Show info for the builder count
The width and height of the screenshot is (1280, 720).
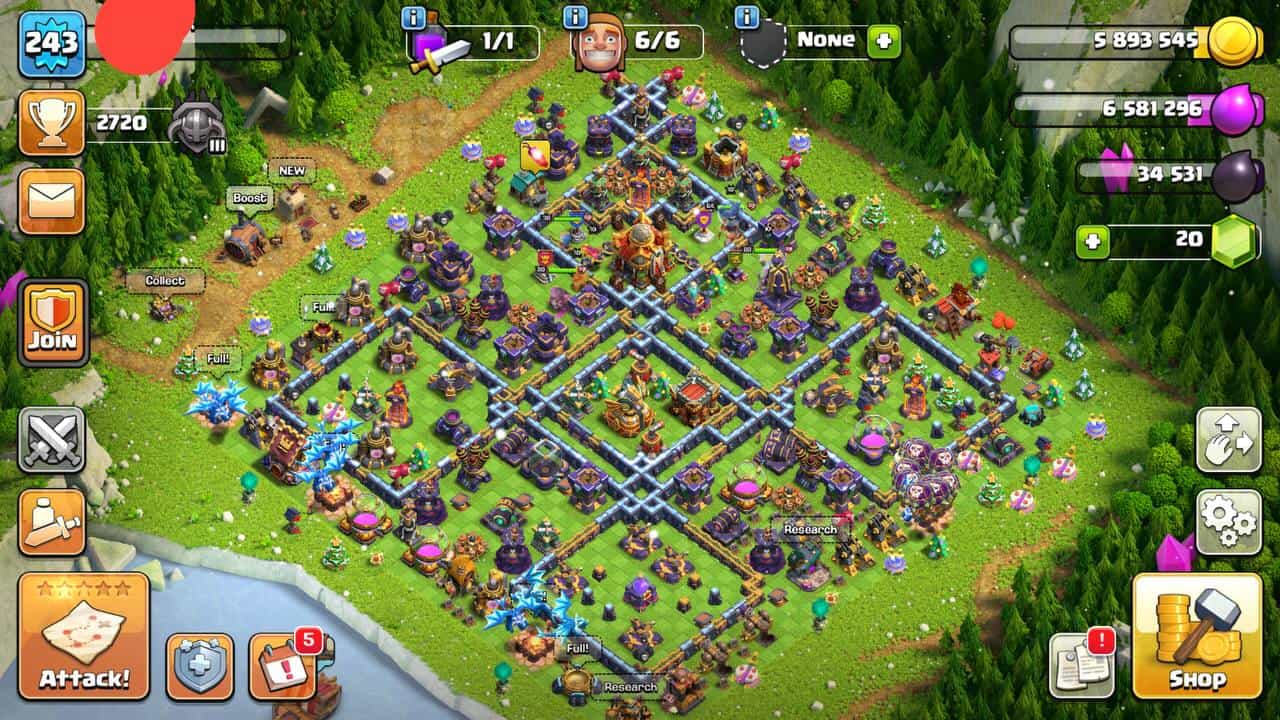(x=575, y=17)
